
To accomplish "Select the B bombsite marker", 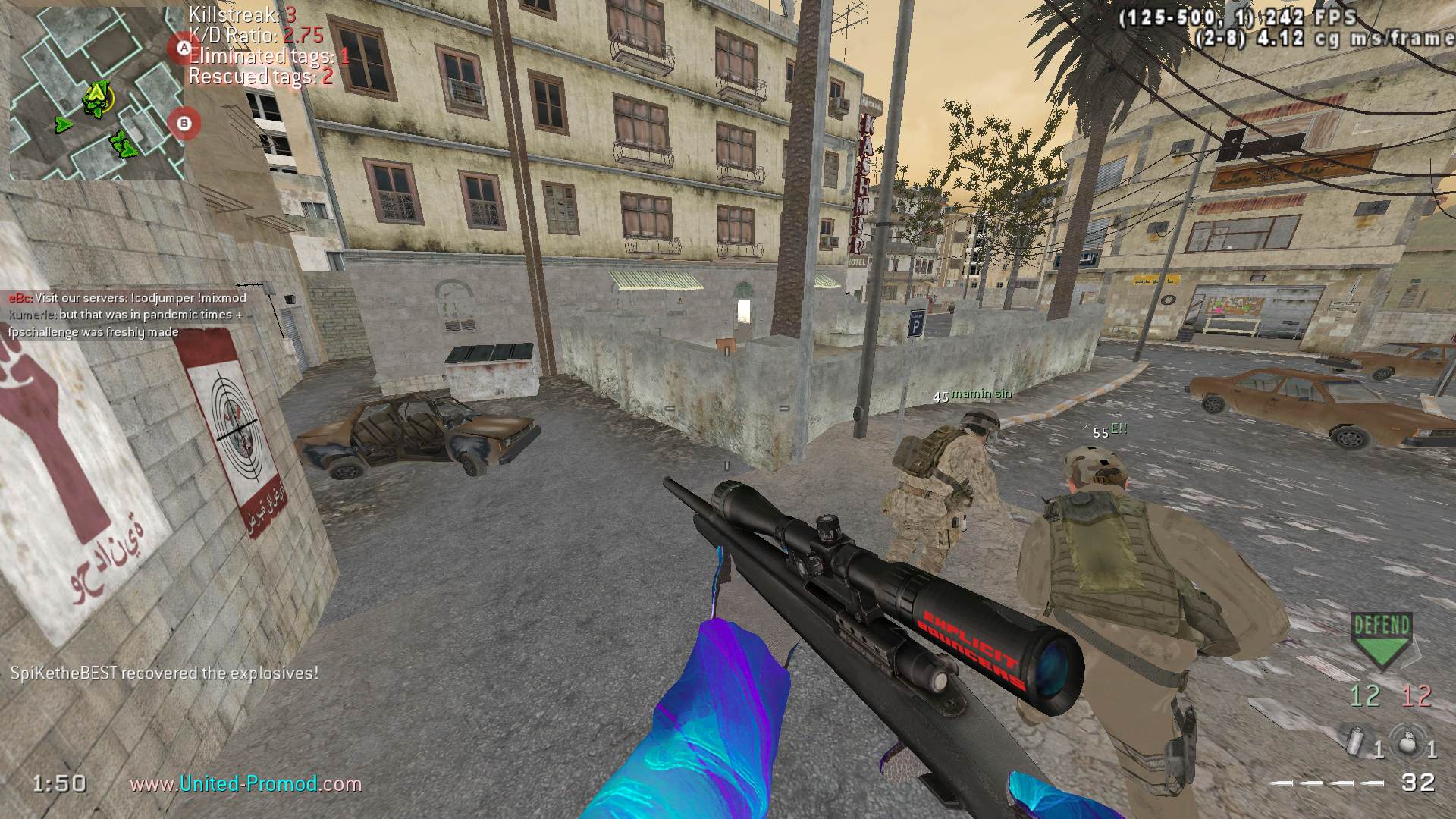I will pyautogui.click(x=183, y=122).
